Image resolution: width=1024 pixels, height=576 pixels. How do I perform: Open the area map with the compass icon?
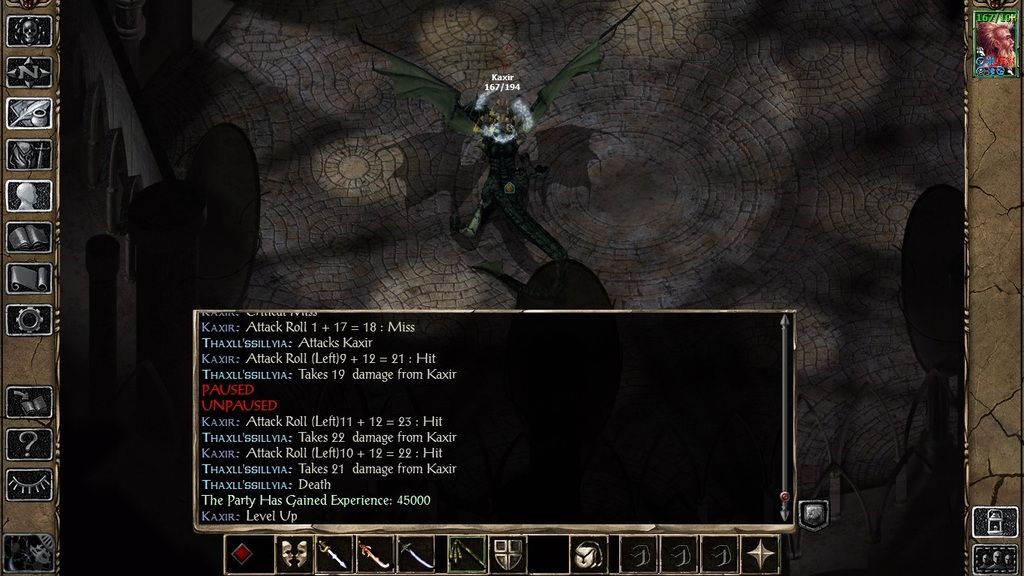[29, 72]
